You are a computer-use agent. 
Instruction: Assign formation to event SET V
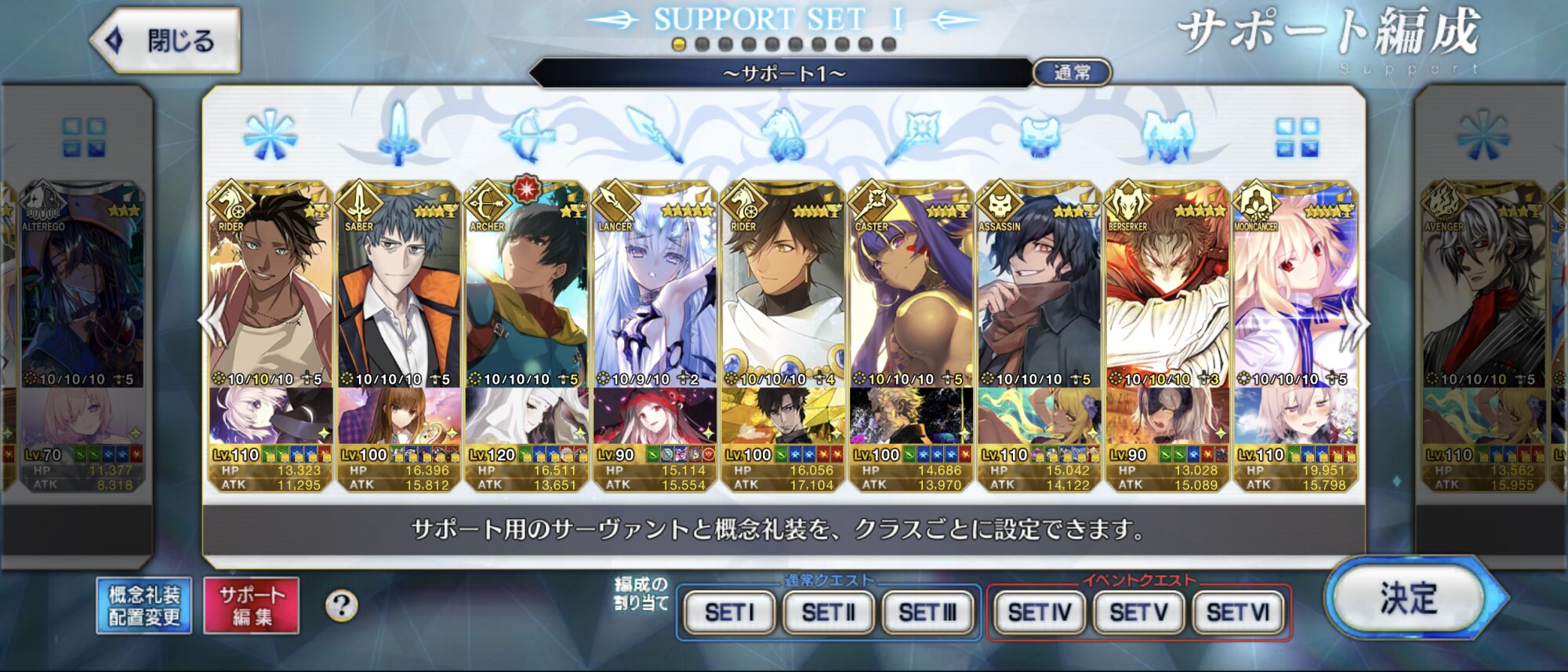click(1138, 612)
